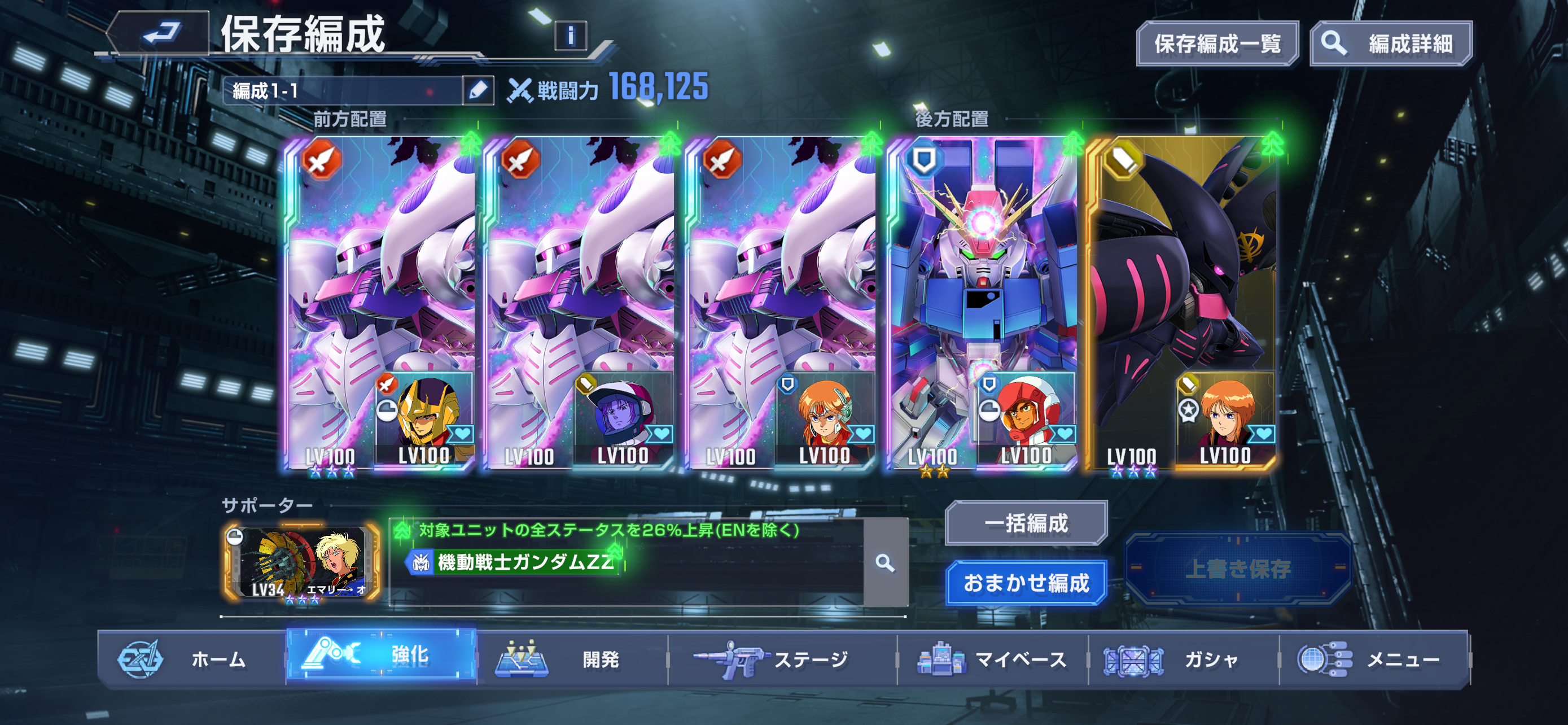Open the 保存編成一覧 list
The image size is (1568, 725).
point(1217,44)
